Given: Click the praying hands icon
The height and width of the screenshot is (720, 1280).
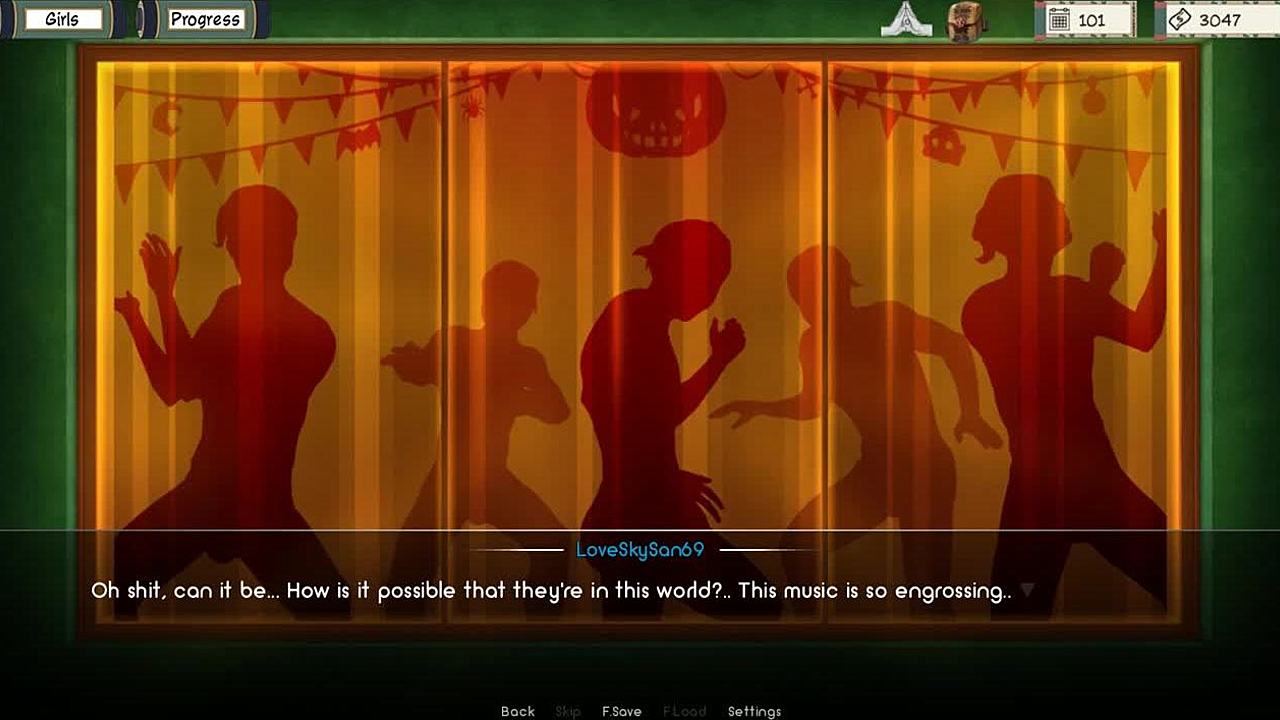Looking at the screenshot, I should (906, 20).
